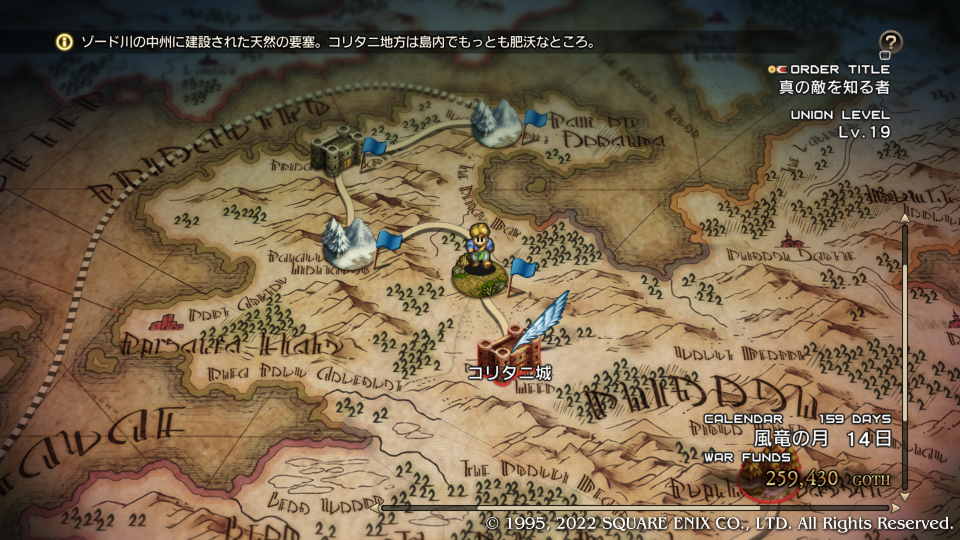Choose the stone fortress map location
The width and height of the screenshot is (960, 540).
point(336,151)
